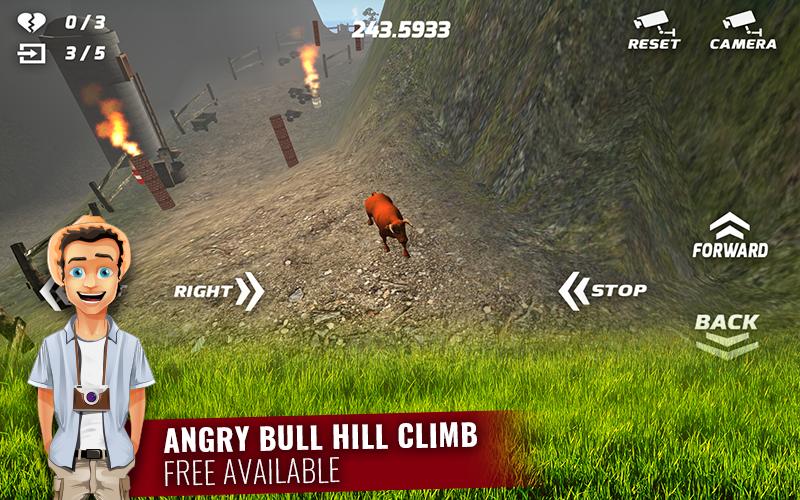800x500 pixels.
Task: Reverse using the BACK arrow button
Action: coord(727,334)
